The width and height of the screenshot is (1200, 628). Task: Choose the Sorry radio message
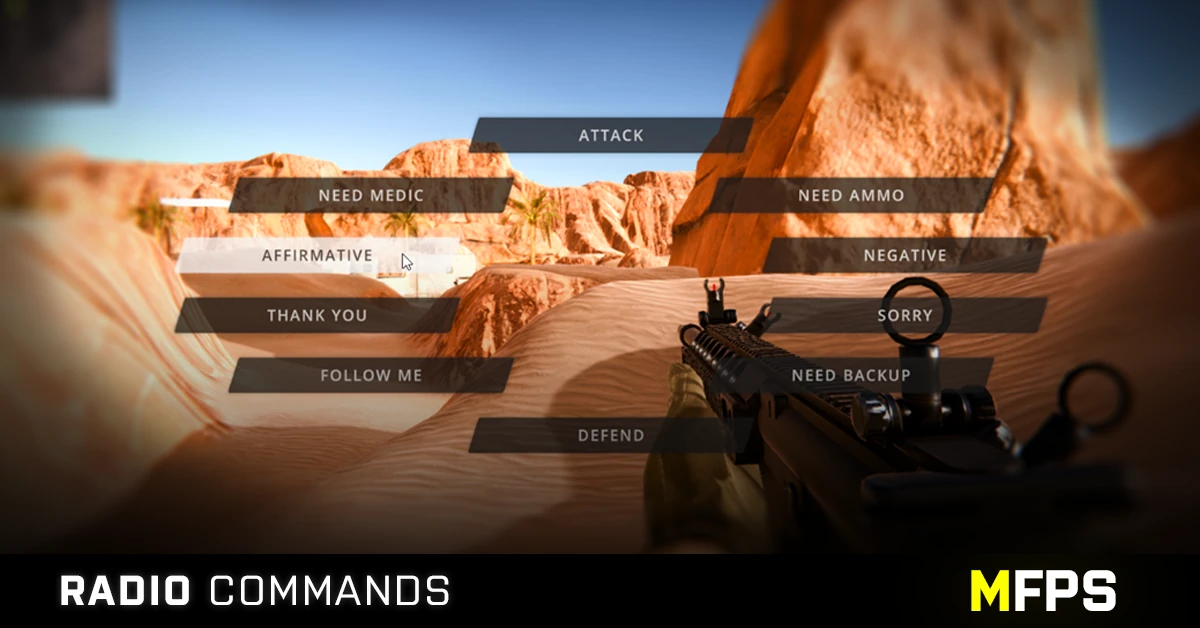[905, 315]
